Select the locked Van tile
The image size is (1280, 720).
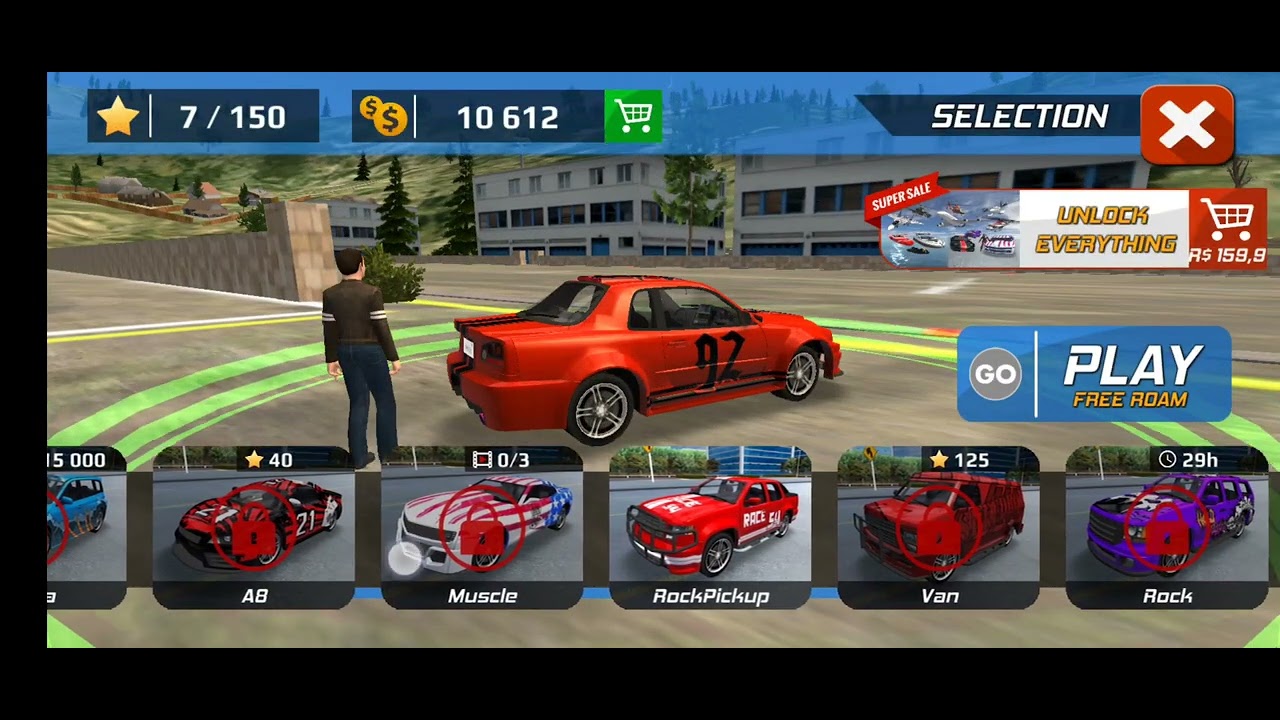938,528
